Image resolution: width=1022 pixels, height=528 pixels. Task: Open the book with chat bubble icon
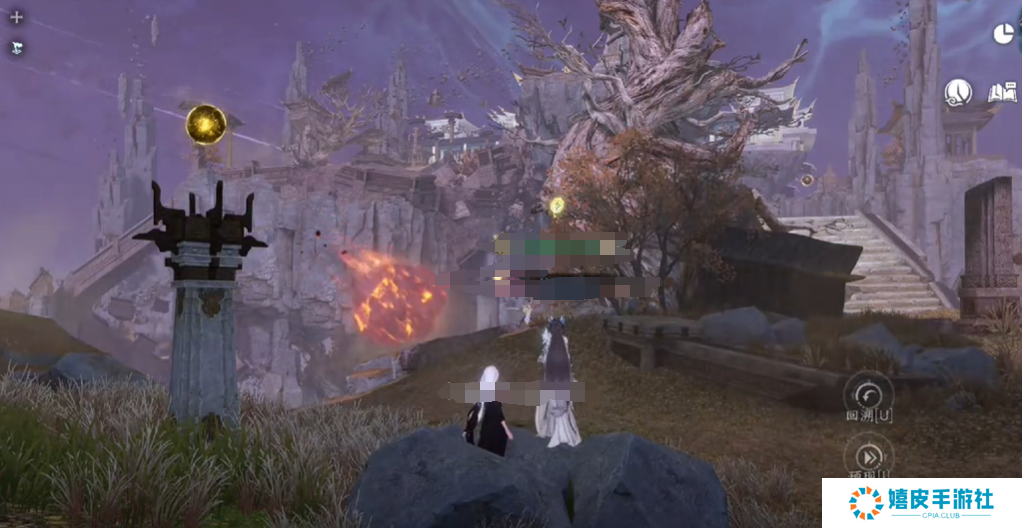click(1001, 93)
